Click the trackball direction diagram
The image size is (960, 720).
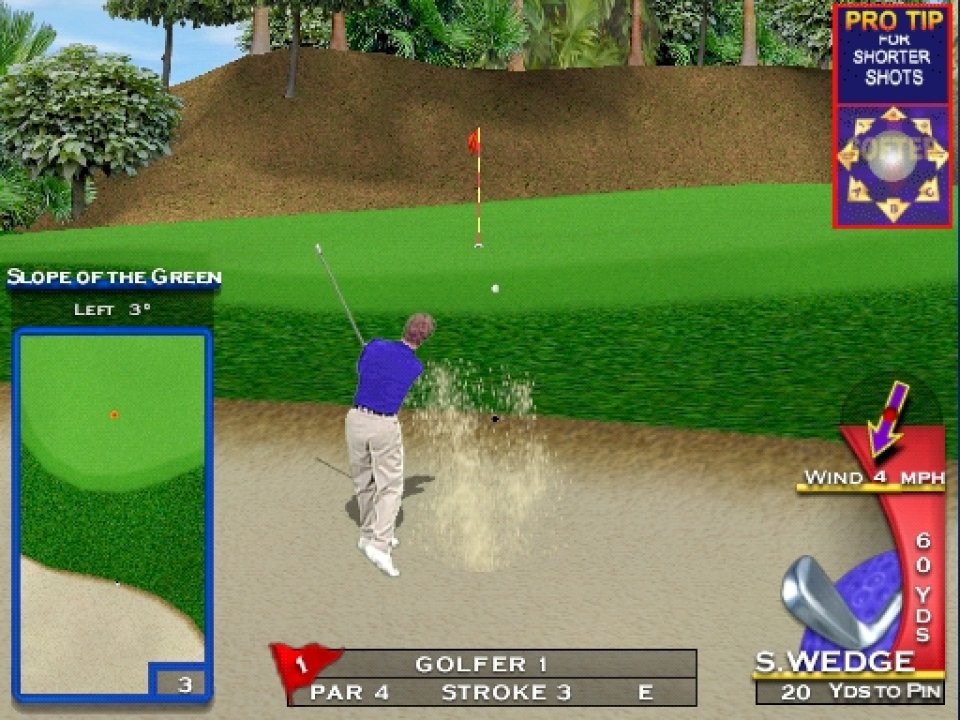tap(892, 164)
